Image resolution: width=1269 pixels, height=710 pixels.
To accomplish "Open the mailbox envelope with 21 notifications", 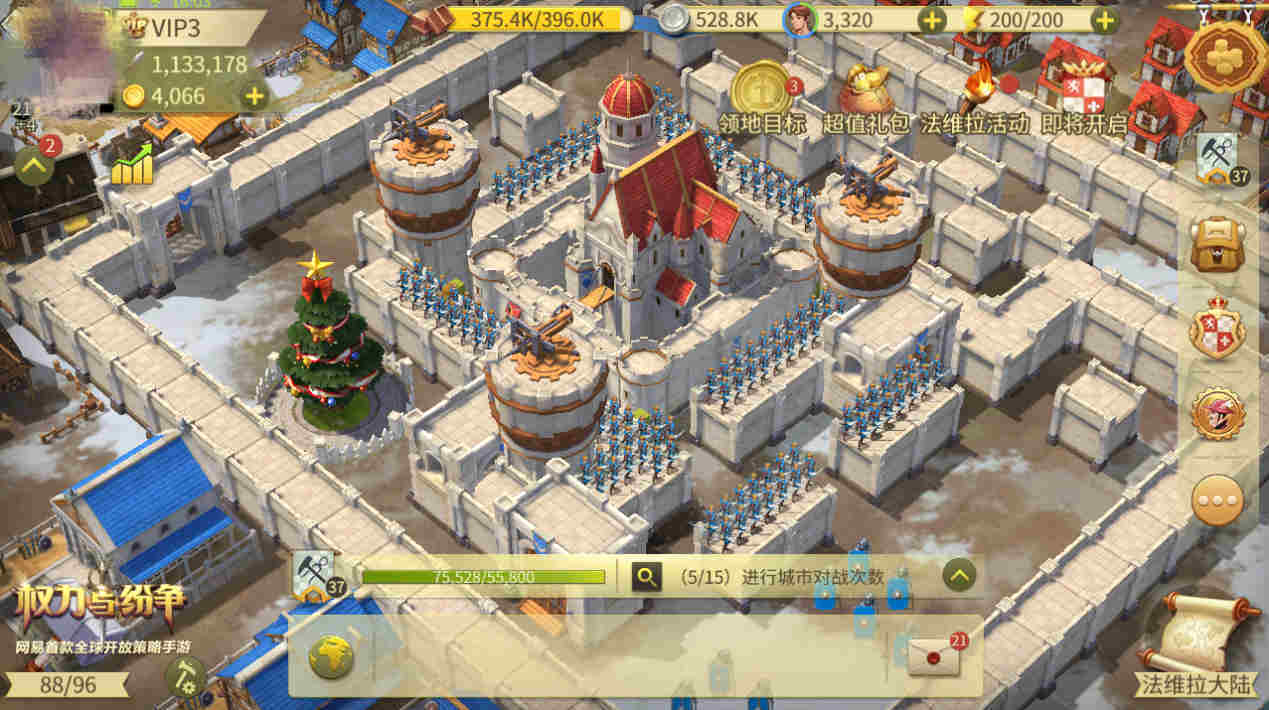I will pos(934,656).
